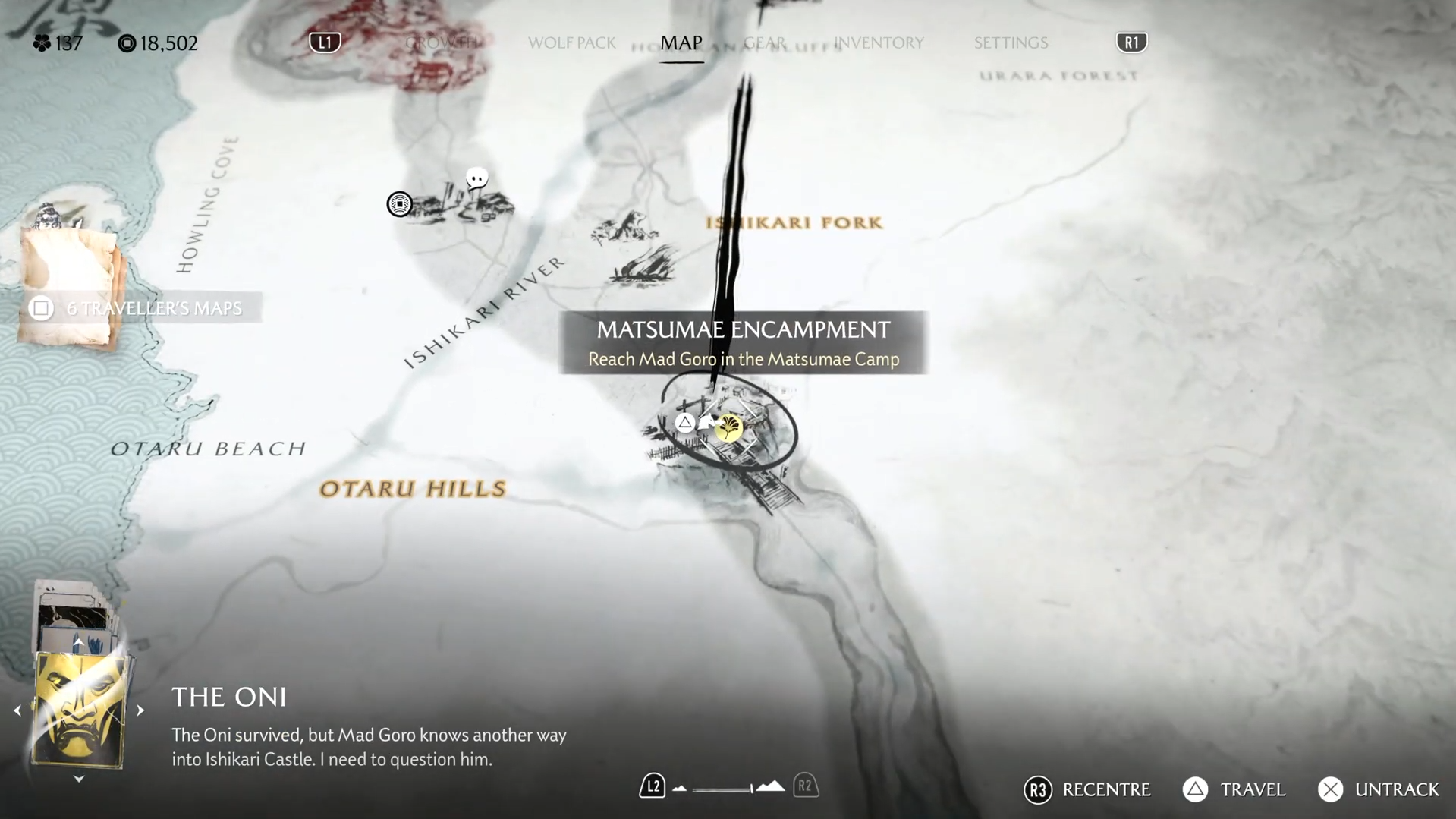This screenshot has height=819, width=1456.
Task: Switch to the Growth tab
Action: (442, 43)
